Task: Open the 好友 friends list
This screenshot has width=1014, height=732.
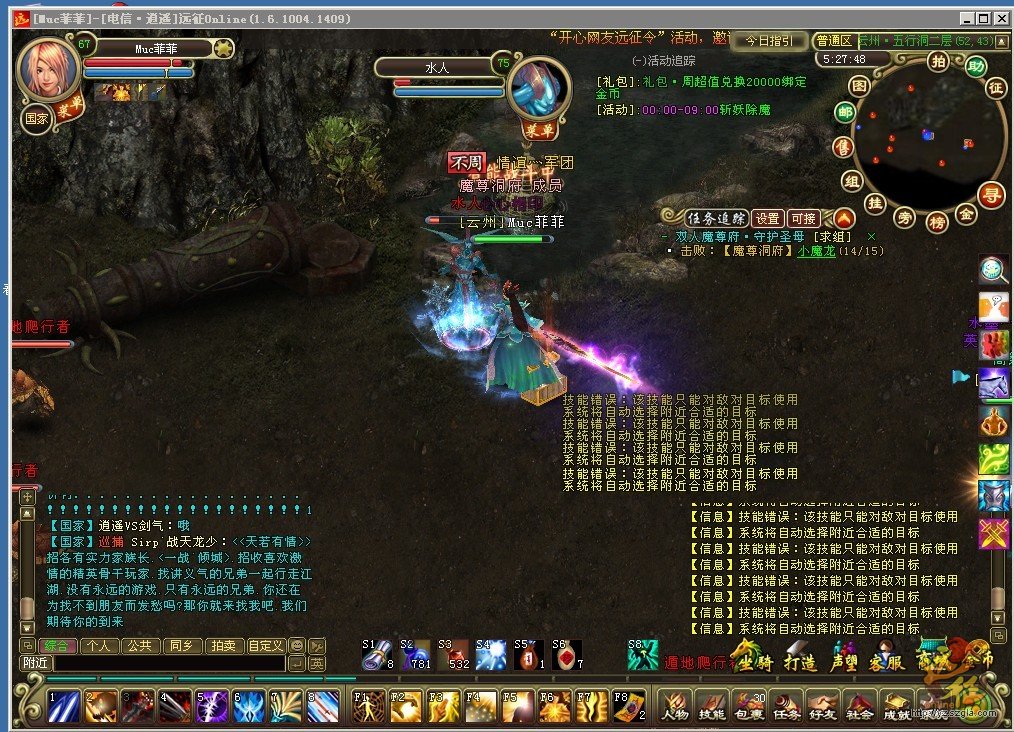Action: click(822, 706)
